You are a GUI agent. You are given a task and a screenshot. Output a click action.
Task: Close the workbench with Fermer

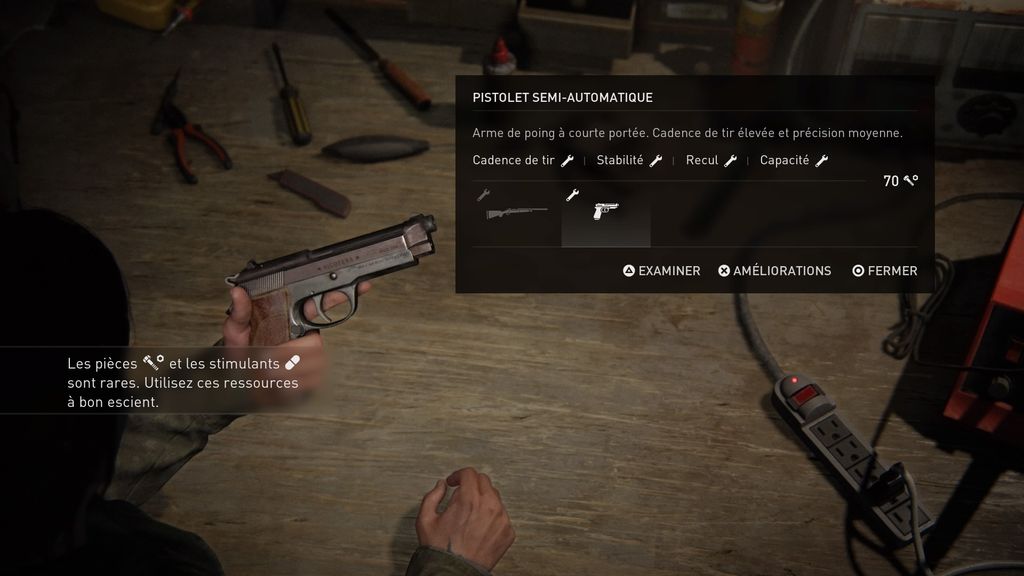[x=884, y=271]
